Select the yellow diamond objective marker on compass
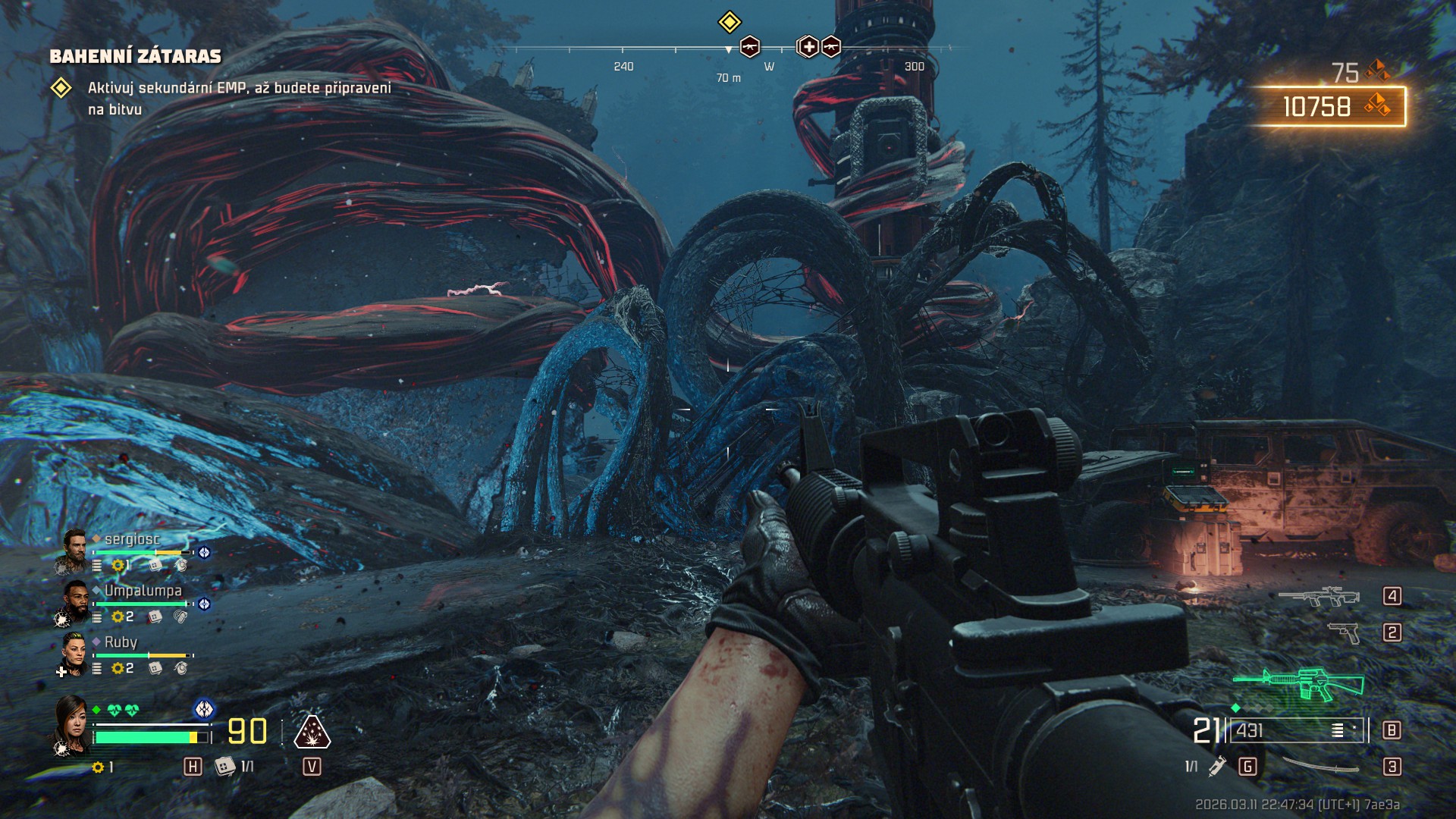 (729, 22)
